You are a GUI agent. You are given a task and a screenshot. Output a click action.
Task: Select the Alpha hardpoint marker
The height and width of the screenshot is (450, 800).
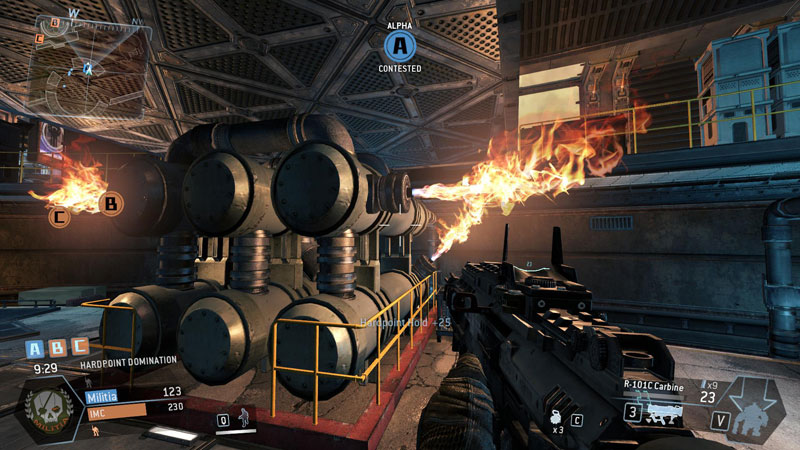pos(400,45)
